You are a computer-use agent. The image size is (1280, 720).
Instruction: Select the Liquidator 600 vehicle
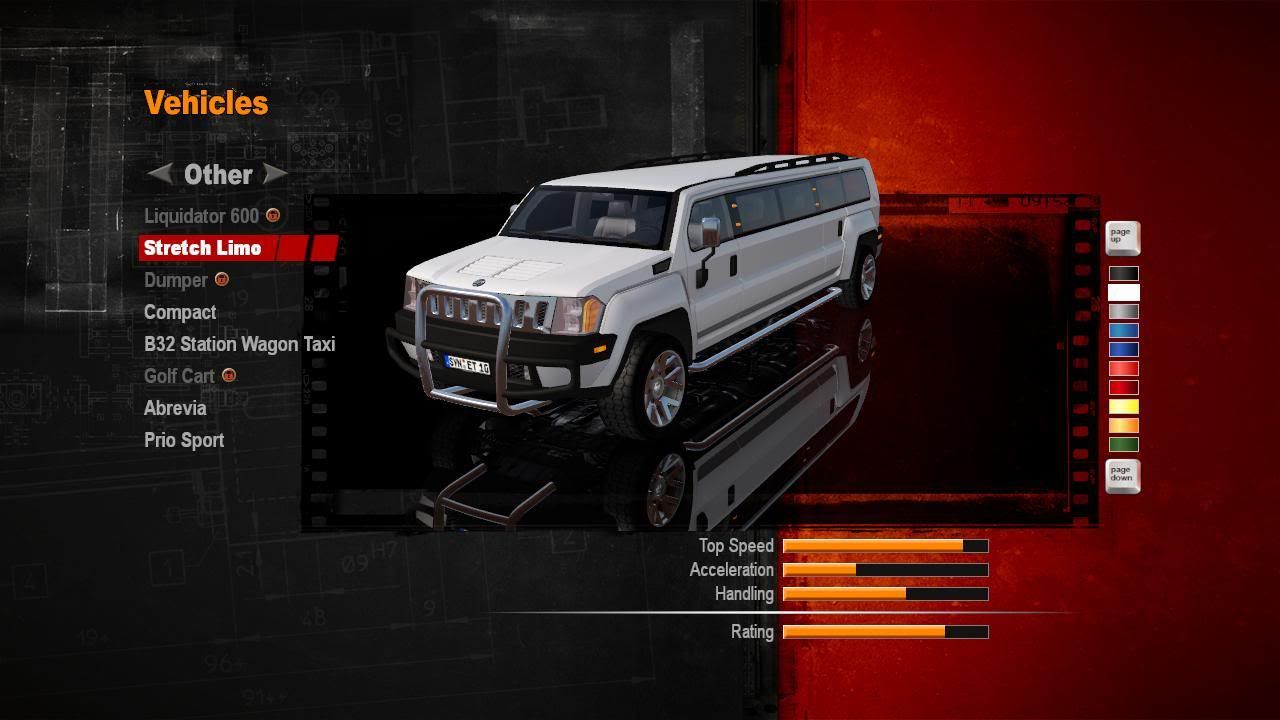[201, 216]
